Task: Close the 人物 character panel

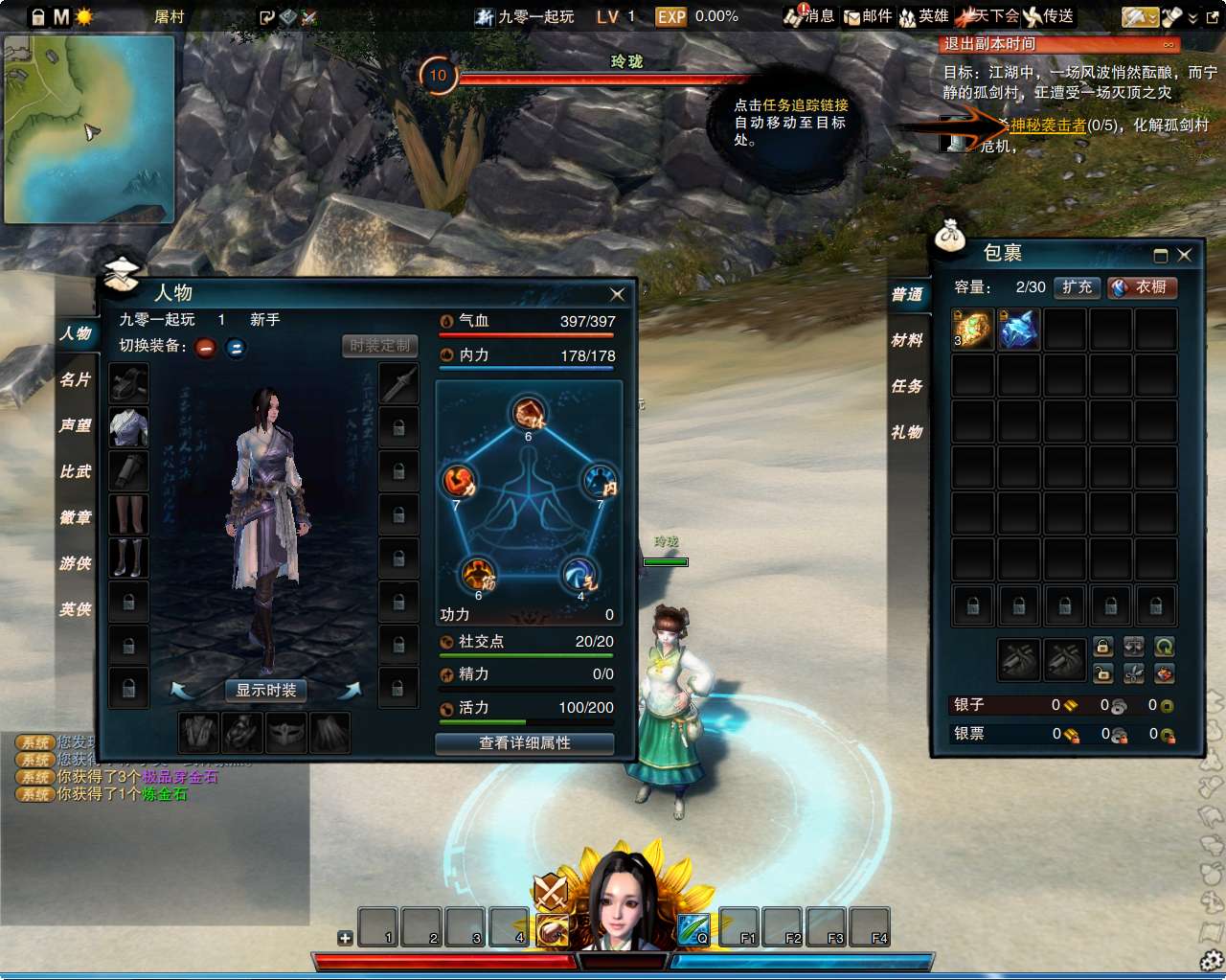Action: [617, 294]
